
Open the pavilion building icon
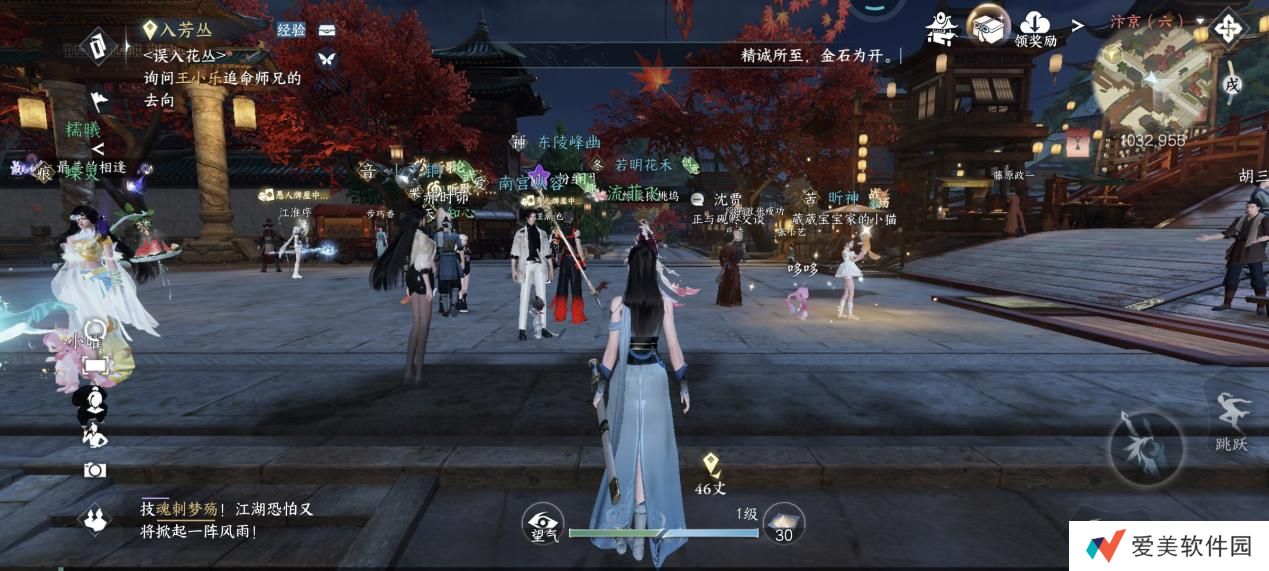pyautogui.click(x=942, y=28)
